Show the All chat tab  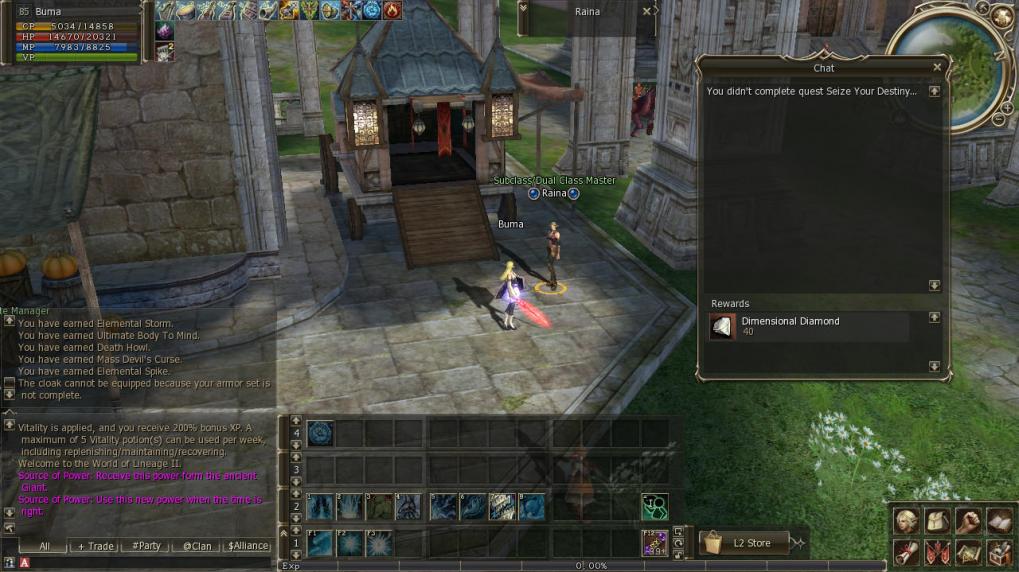[45, 546]
